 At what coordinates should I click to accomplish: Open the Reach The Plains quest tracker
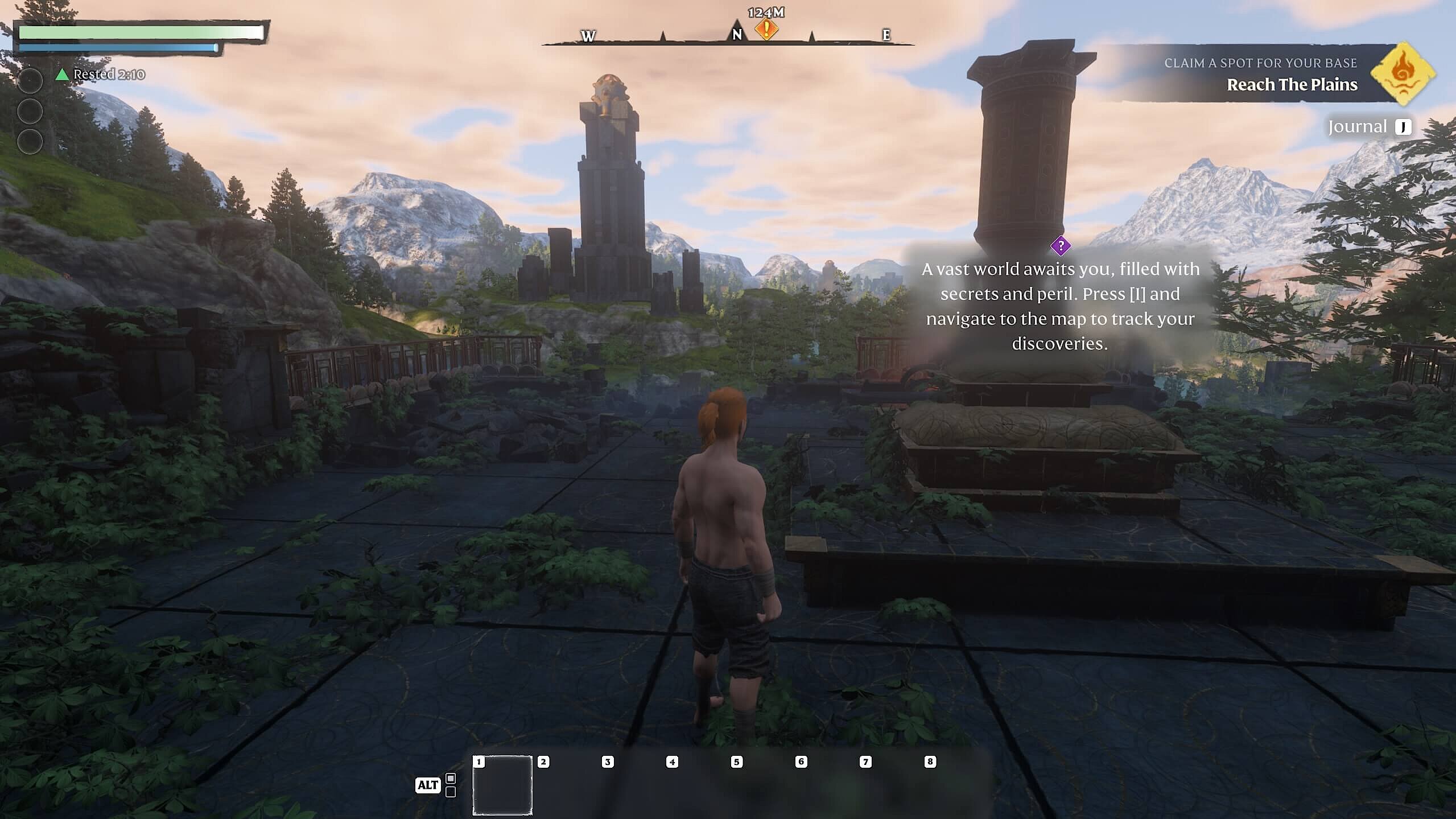[x=1292, y=84]
